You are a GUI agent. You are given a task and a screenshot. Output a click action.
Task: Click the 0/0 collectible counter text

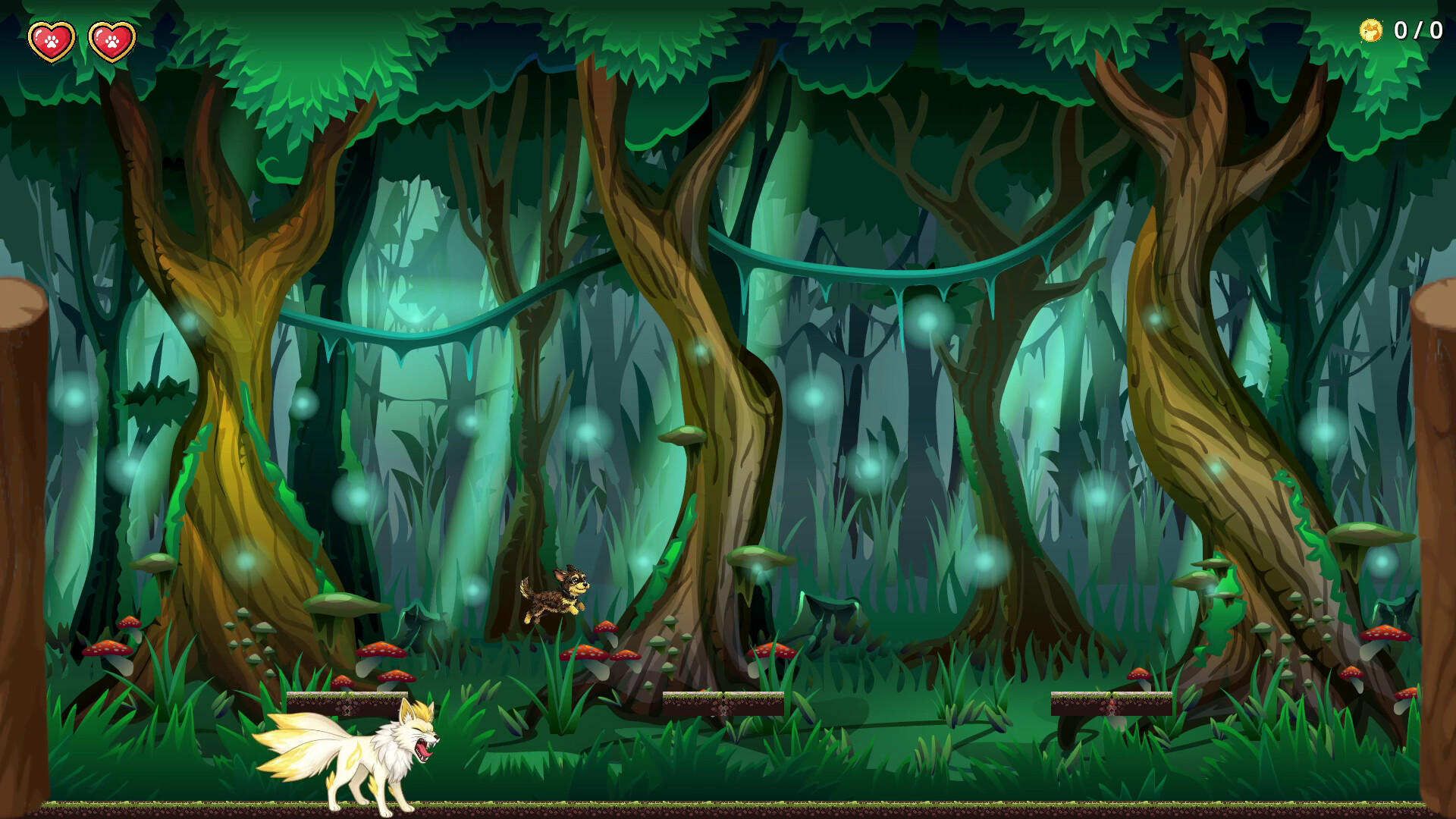tap(1419, 31)
